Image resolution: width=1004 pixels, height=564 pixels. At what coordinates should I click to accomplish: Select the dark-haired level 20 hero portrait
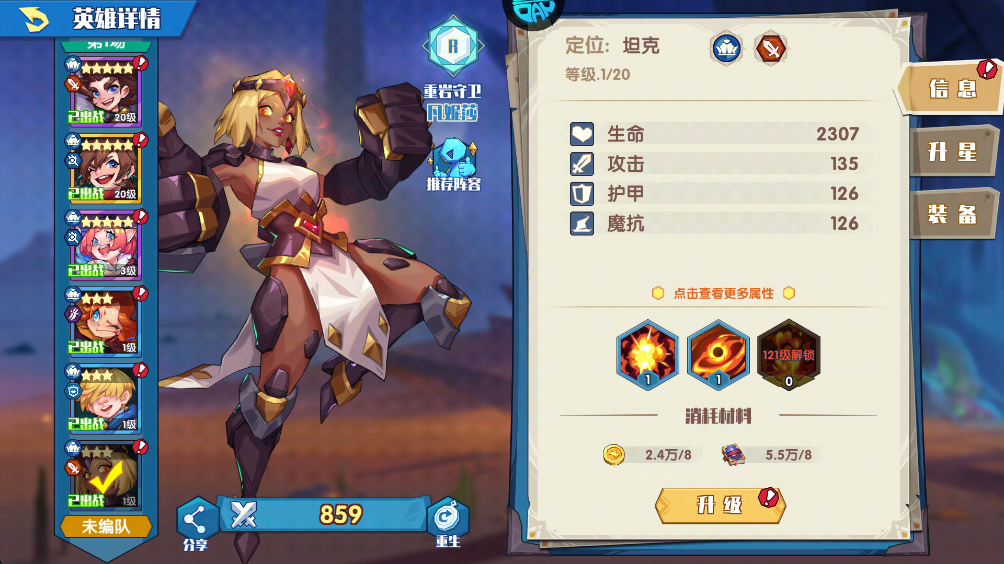click(x=103, y=93)
